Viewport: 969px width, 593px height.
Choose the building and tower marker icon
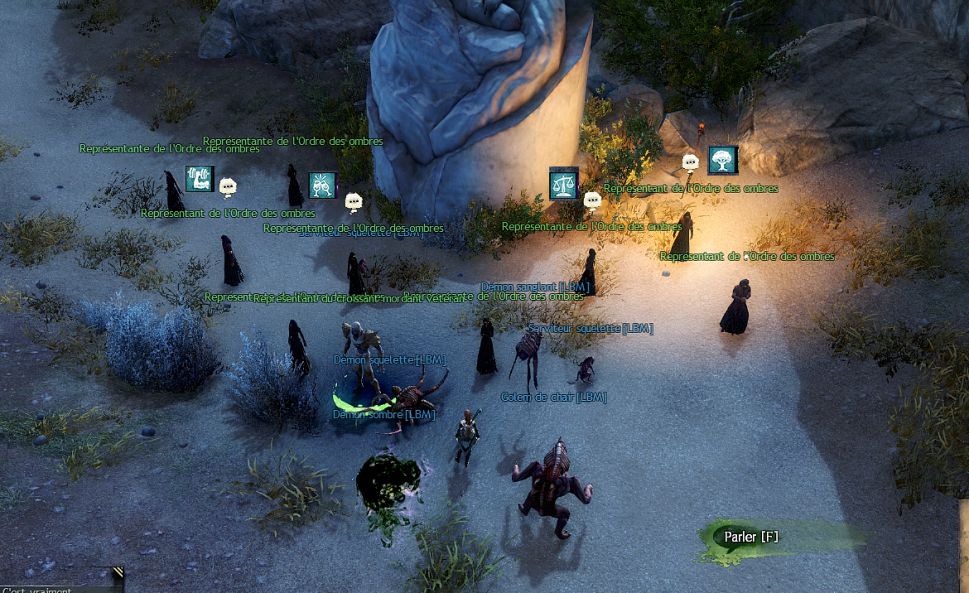(200, 179)
